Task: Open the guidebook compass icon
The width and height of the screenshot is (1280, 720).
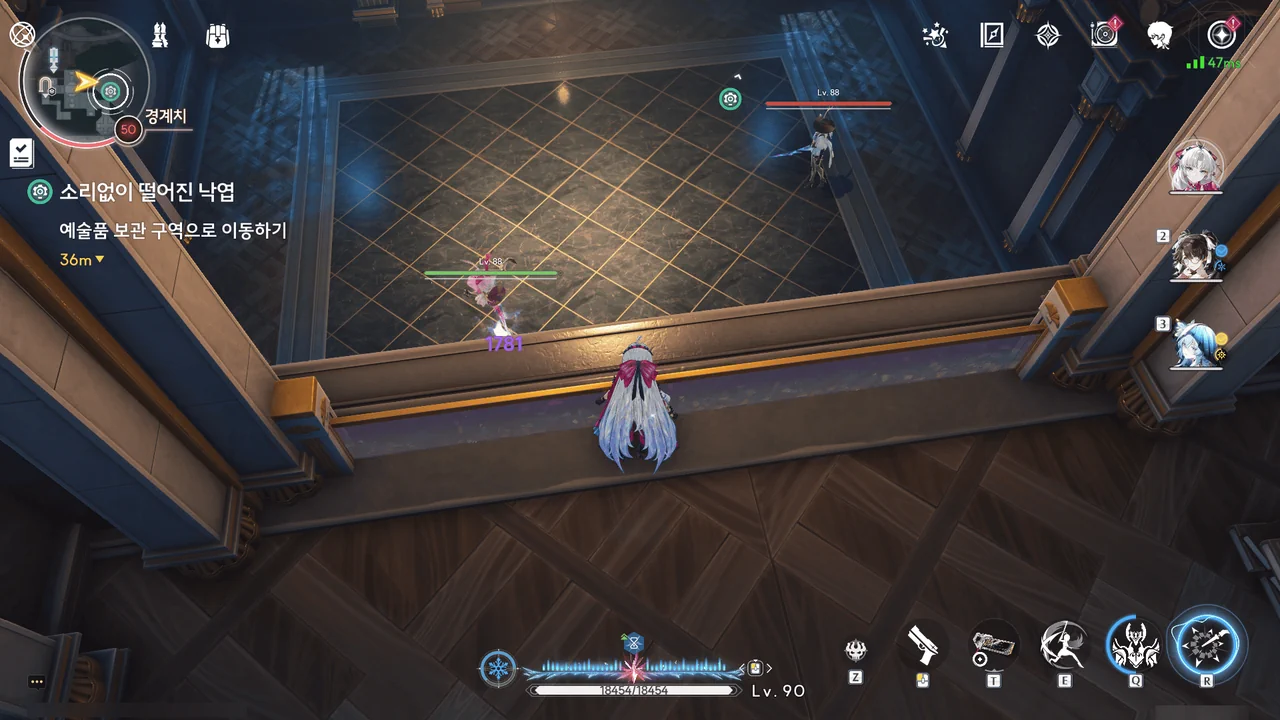Action: pyautogui.click(x=991, y=36)
